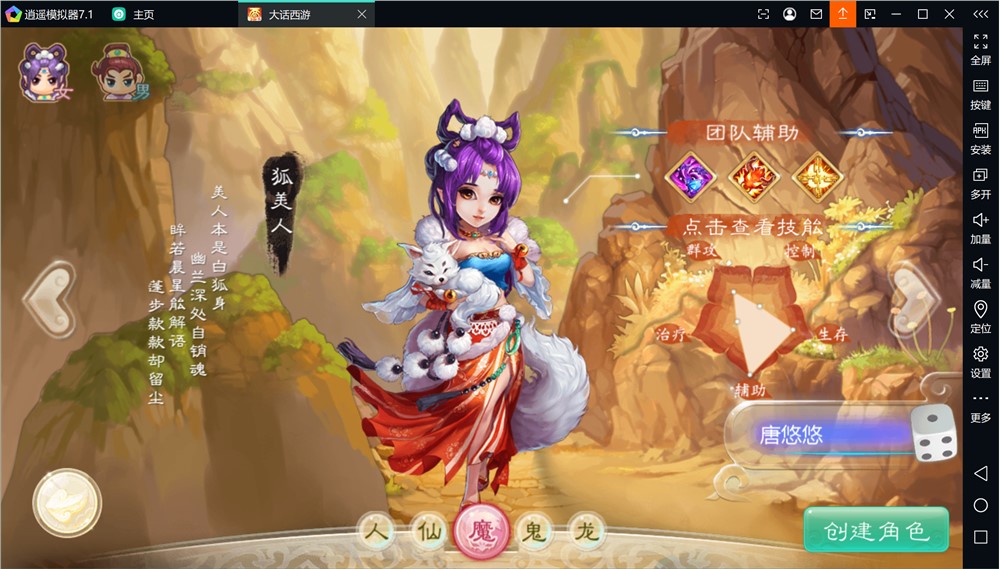Choose the 魔 race tab

(480, 531)
